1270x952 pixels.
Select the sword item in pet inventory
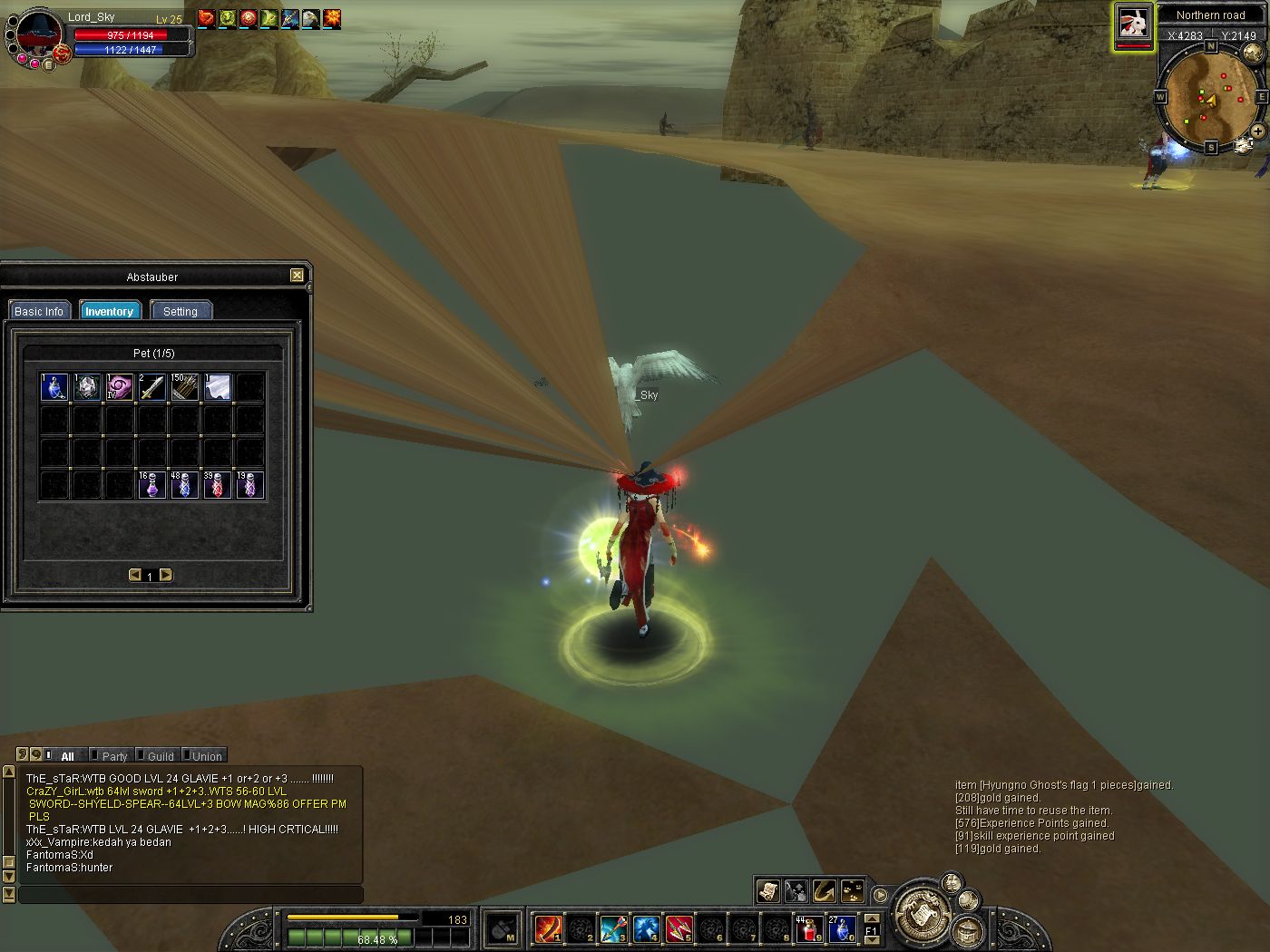152,387
